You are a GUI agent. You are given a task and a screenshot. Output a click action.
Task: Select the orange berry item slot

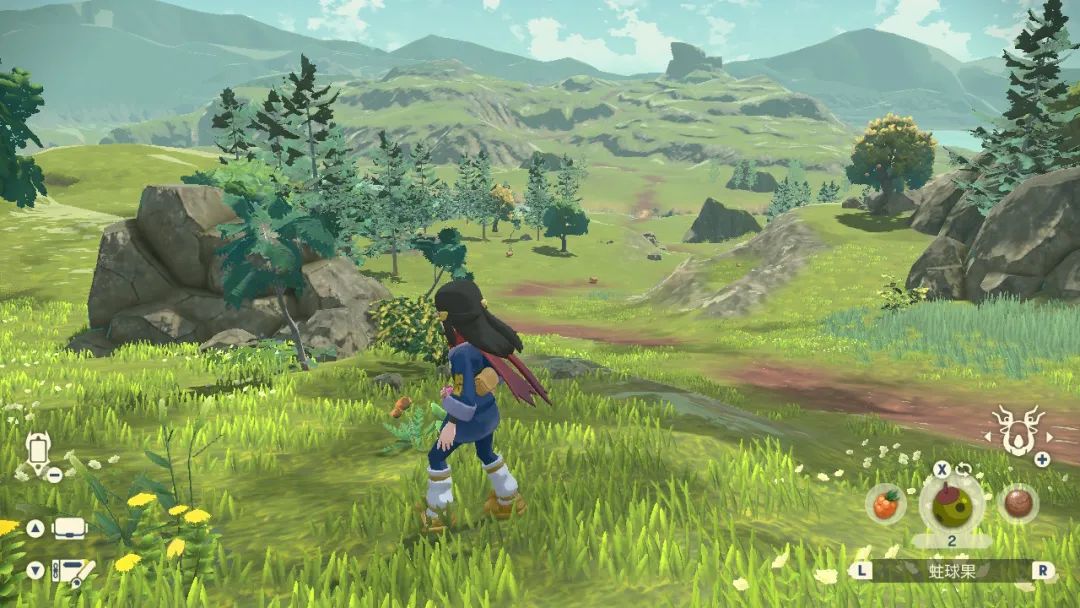[x=885, y=503]
